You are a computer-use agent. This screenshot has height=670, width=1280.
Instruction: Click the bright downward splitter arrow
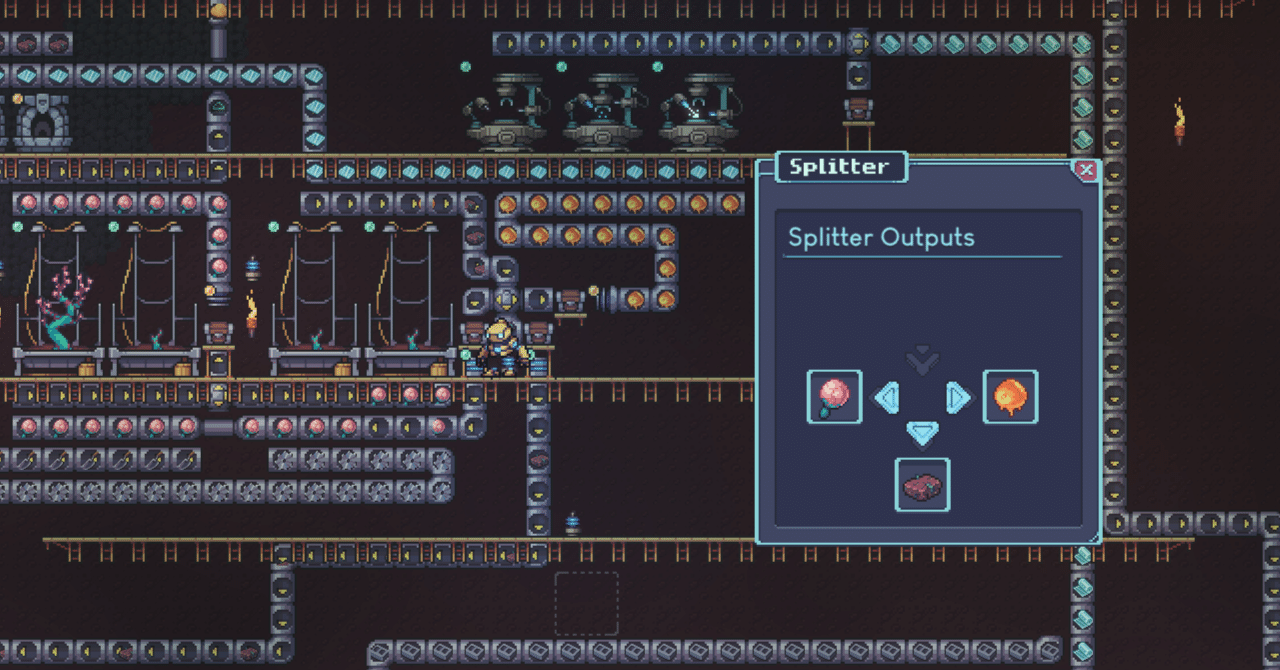(x=922, y=433)
